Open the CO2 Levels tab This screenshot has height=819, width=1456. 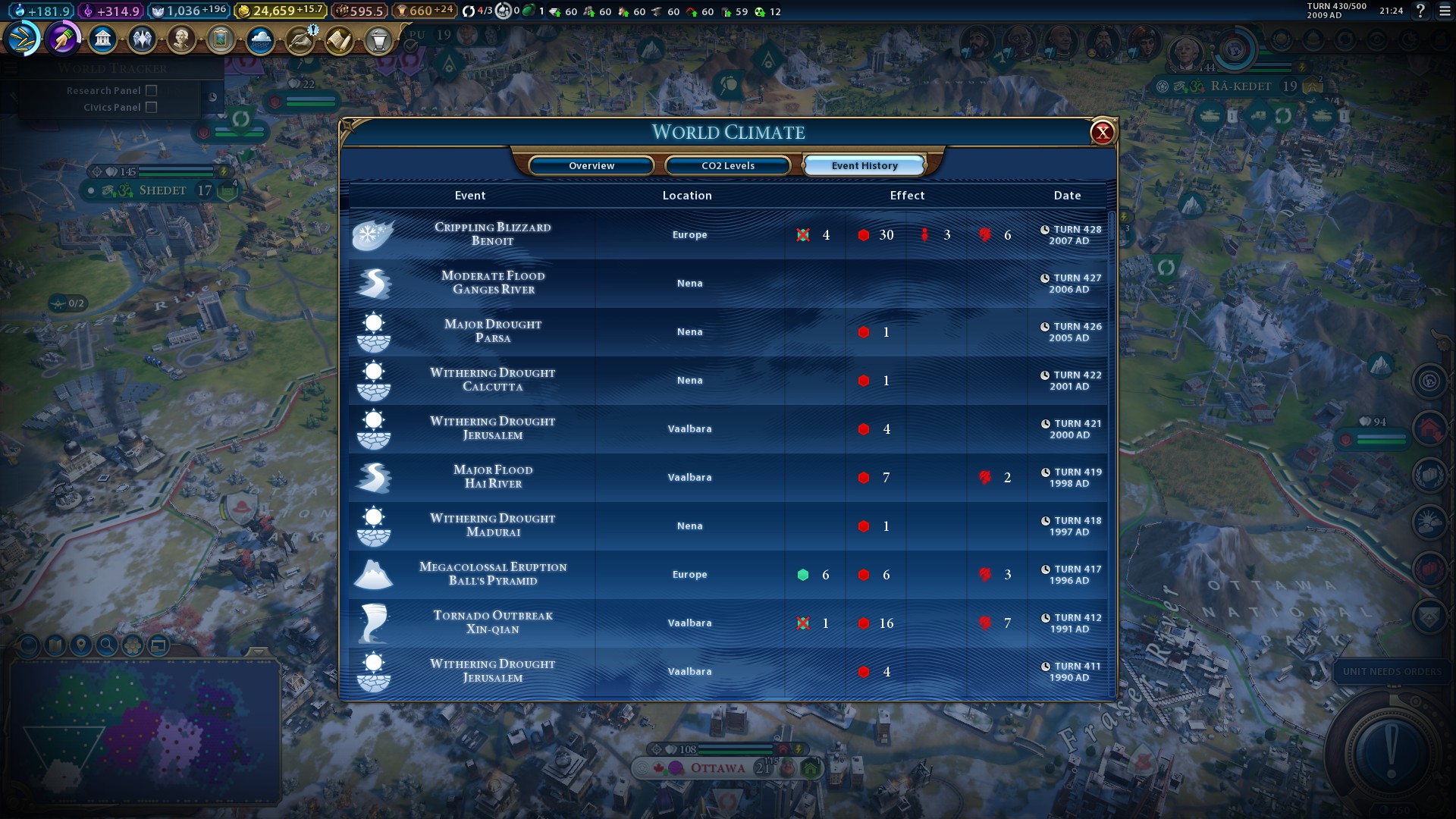(x=728, y=165)
